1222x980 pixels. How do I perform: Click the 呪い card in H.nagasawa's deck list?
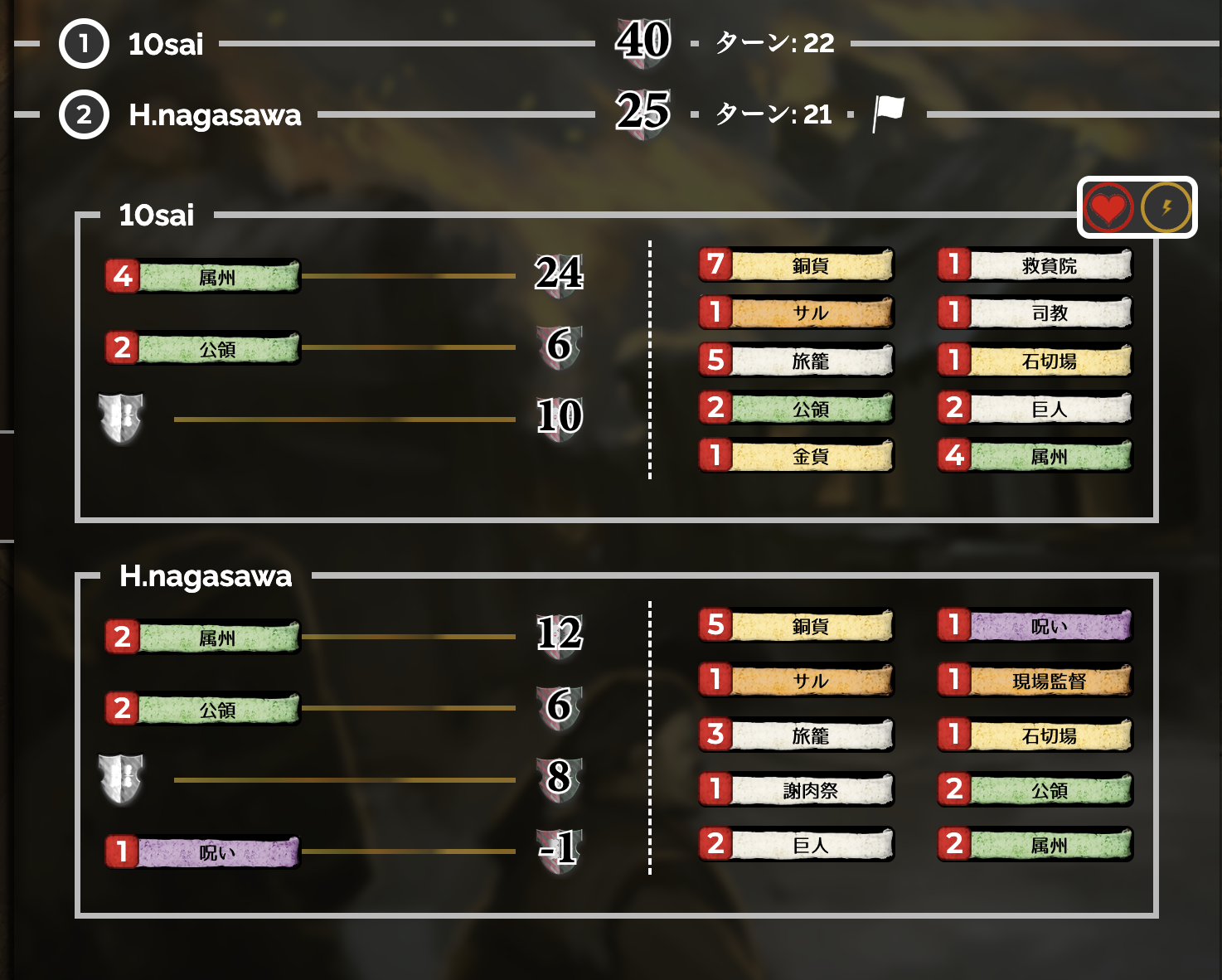pos(1035,626)
